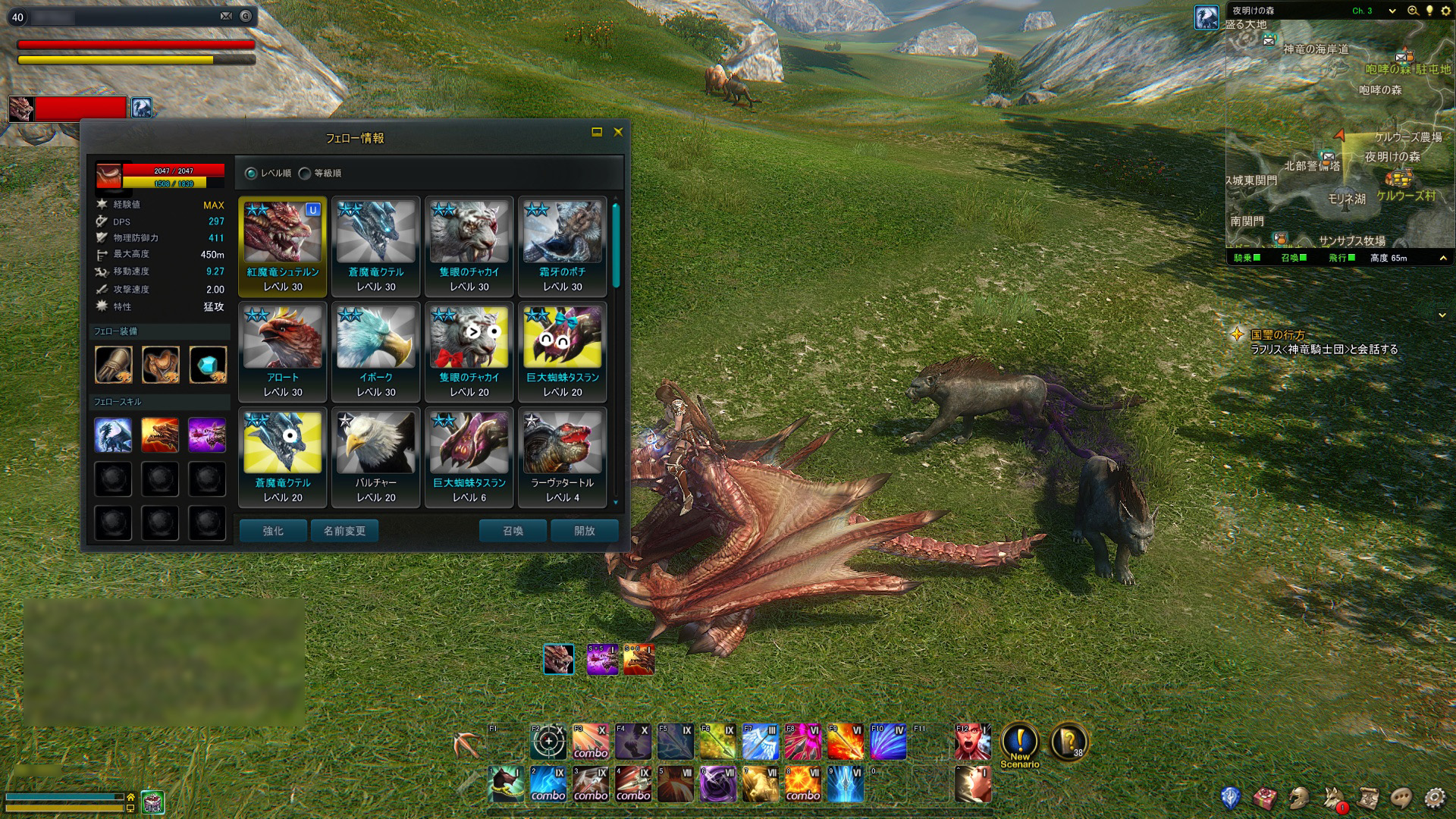Select the 等級順 sort option

point(305,174)
